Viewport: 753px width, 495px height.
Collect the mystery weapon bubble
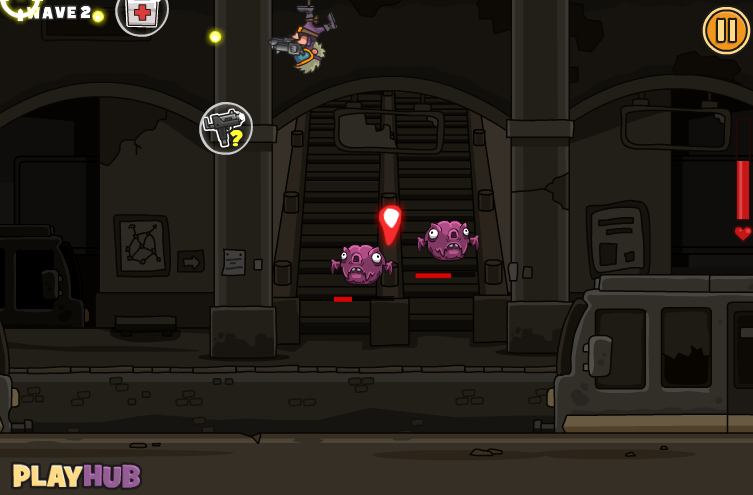226,128
